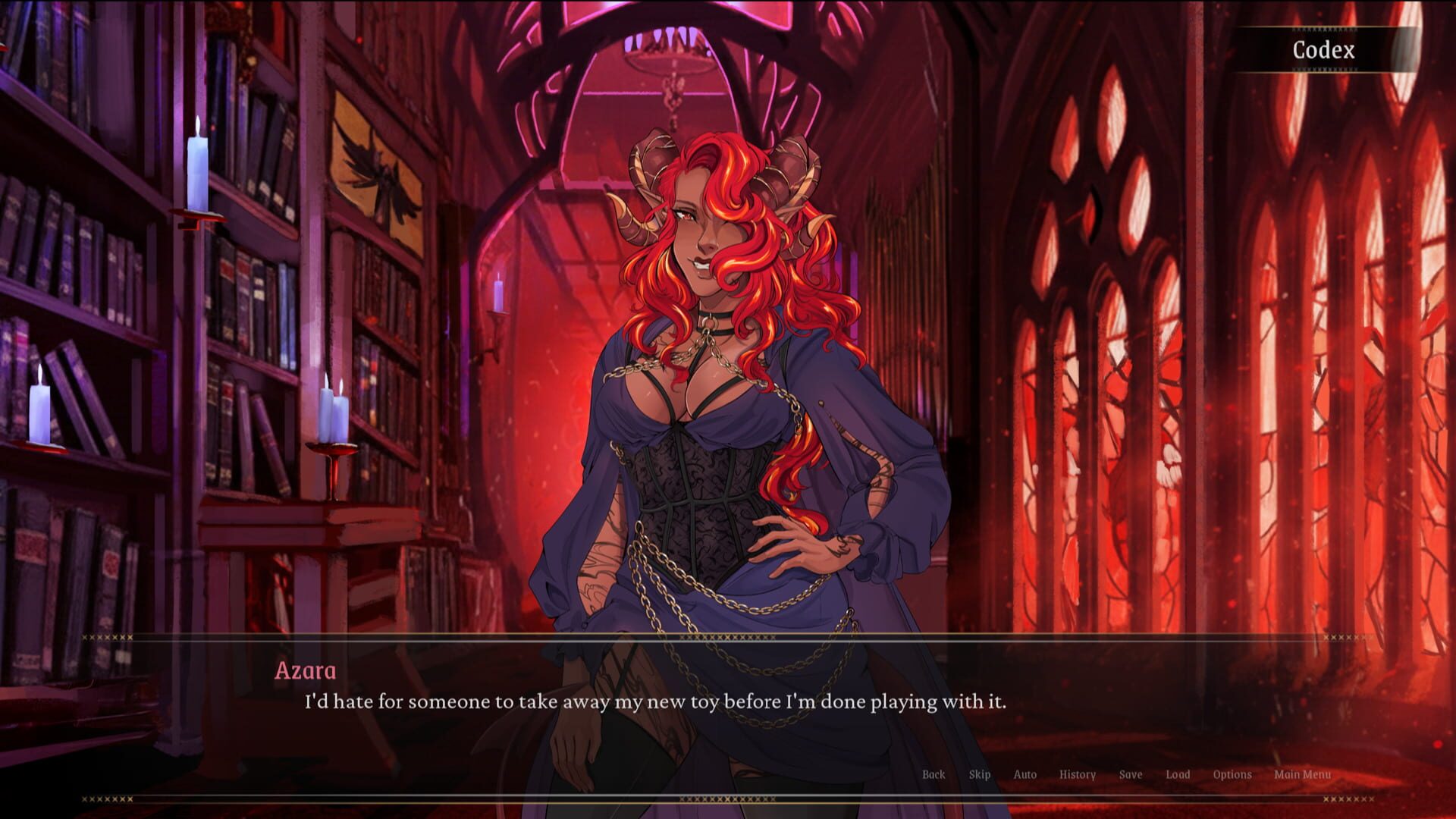Screen dimensions: 1456x819
Task: Select the Azara name label
Action: pyautogui.click(x=306, y=671)
